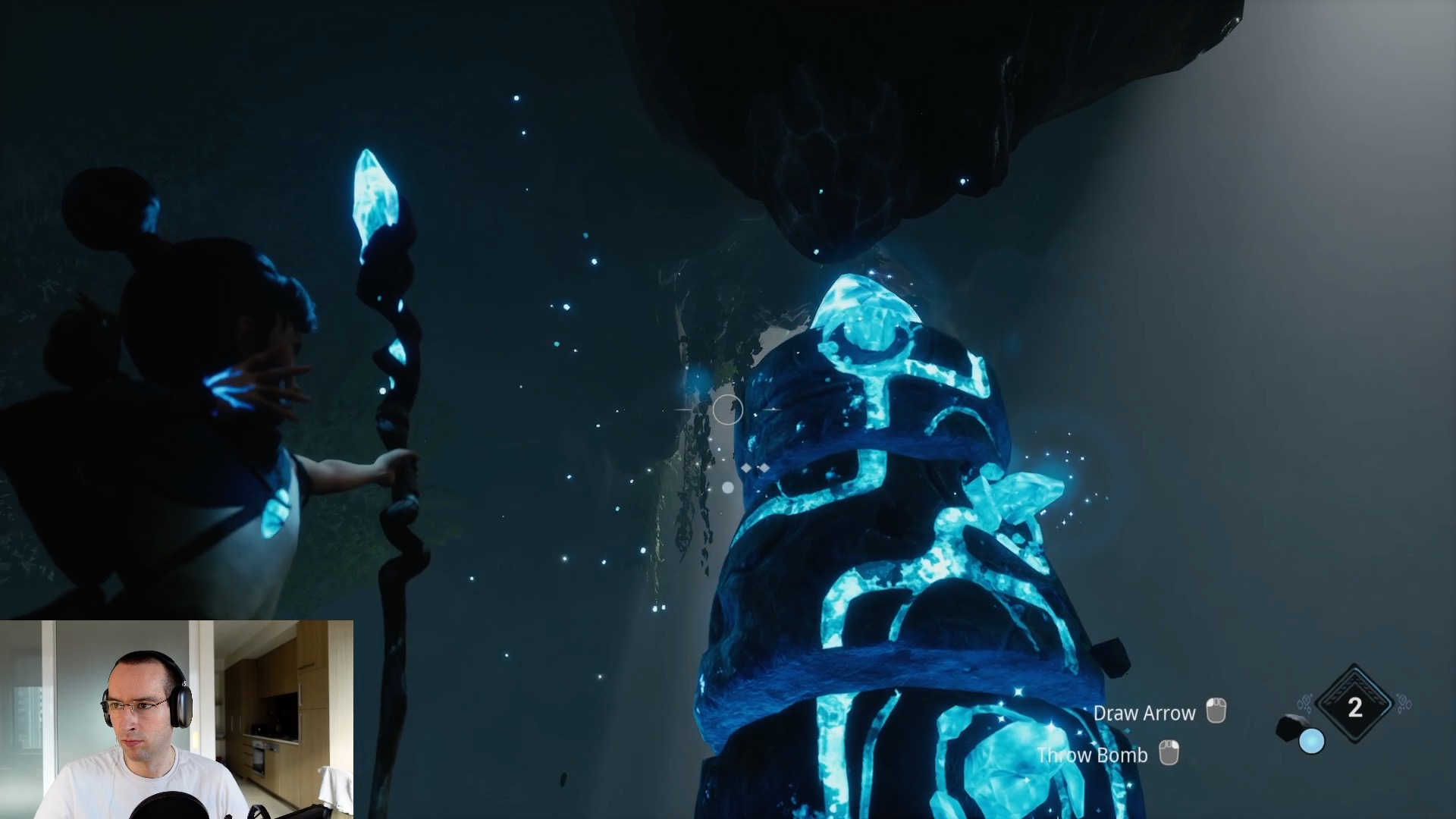Click the streamer webcam overlay
This screenshot has height=819, width=1456.
tap(177, 719)
